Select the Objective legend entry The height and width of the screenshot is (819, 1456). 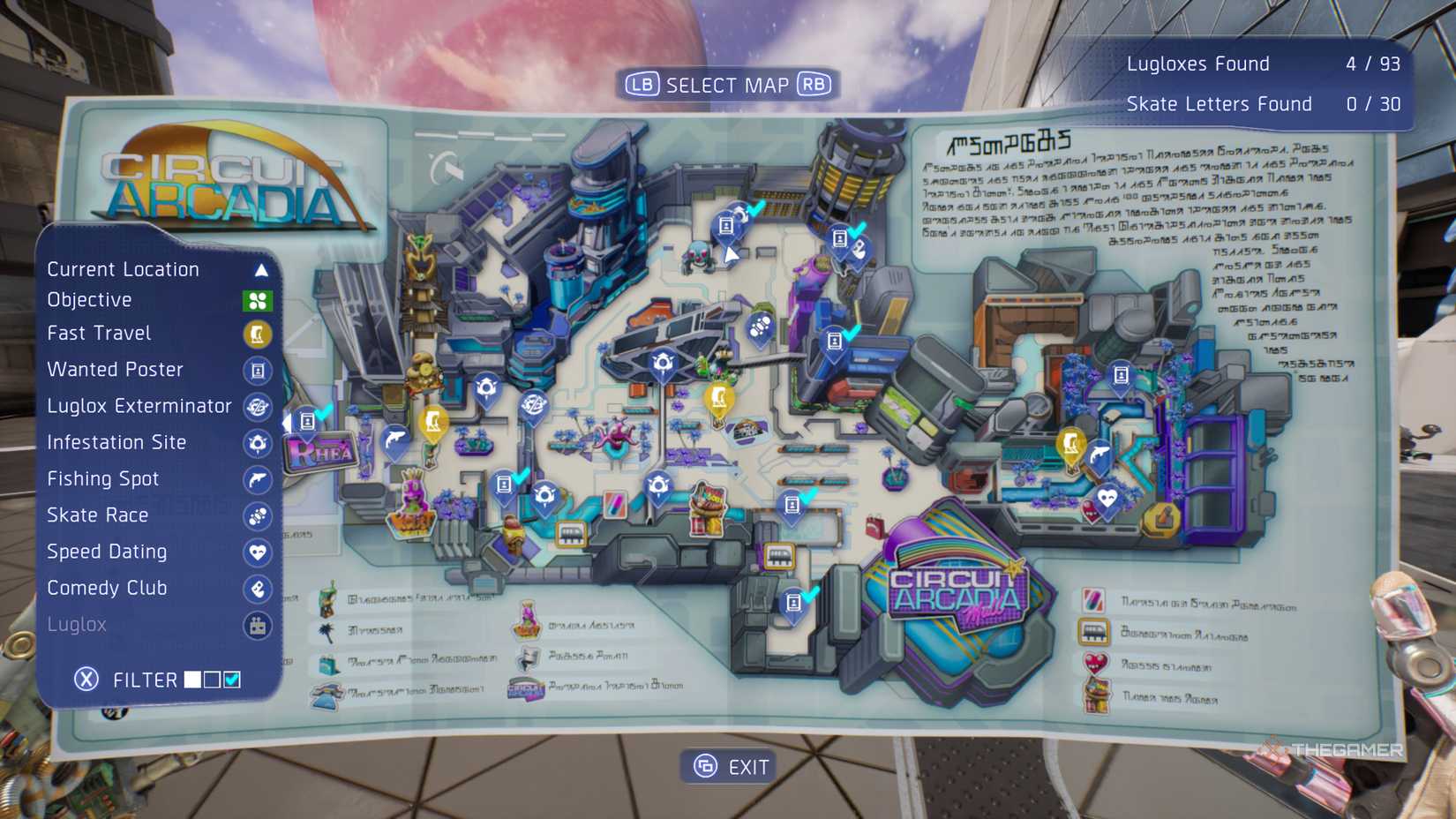pyautogui.click(x=90, y=300)
